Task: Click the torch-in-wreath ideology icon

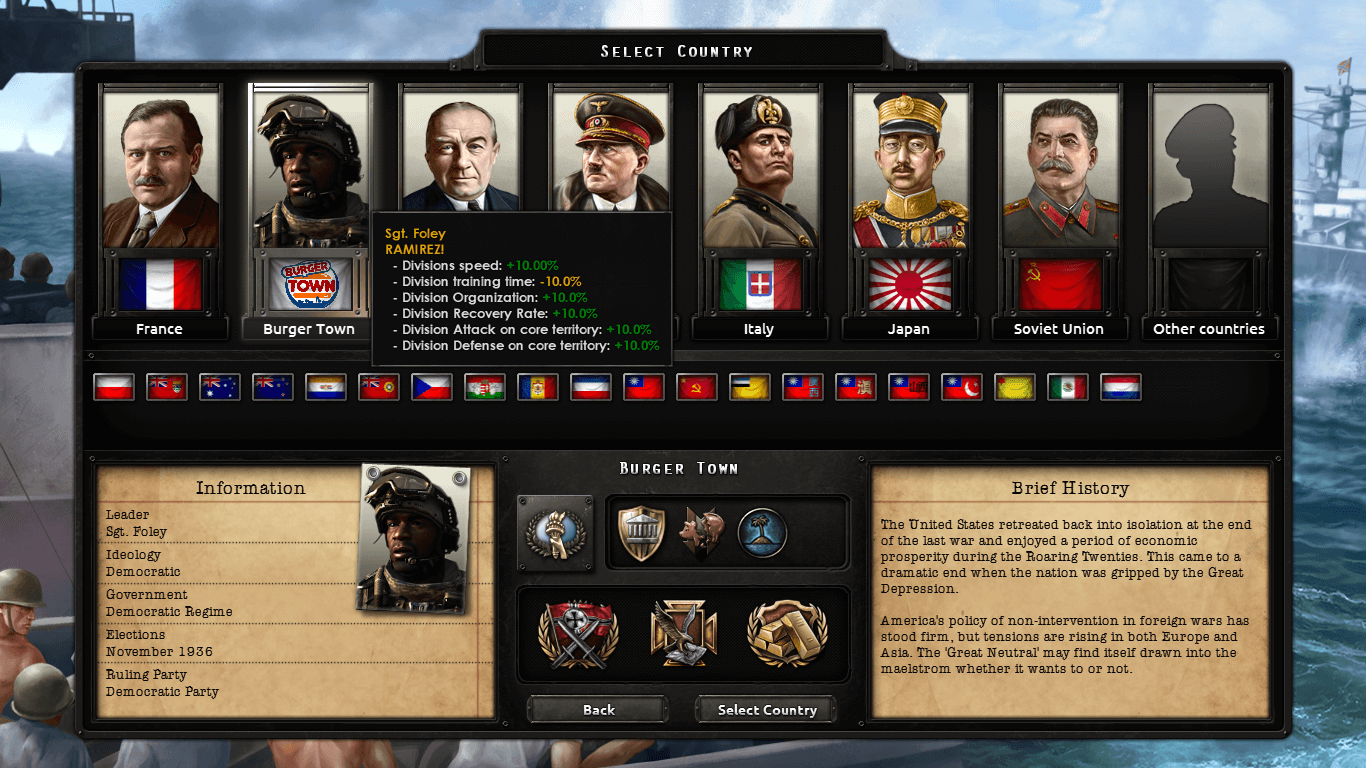Action: click(x=554, y=533)
